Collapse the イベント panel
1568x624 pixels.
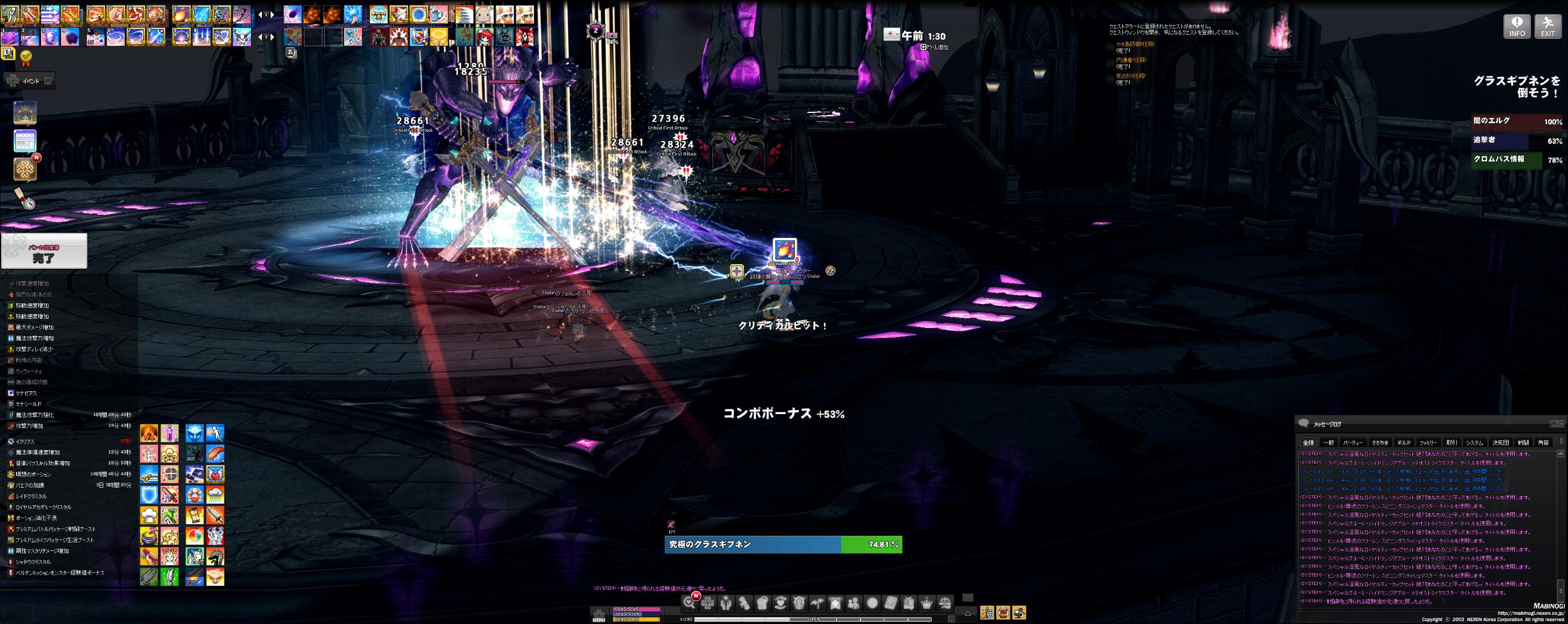48,81
